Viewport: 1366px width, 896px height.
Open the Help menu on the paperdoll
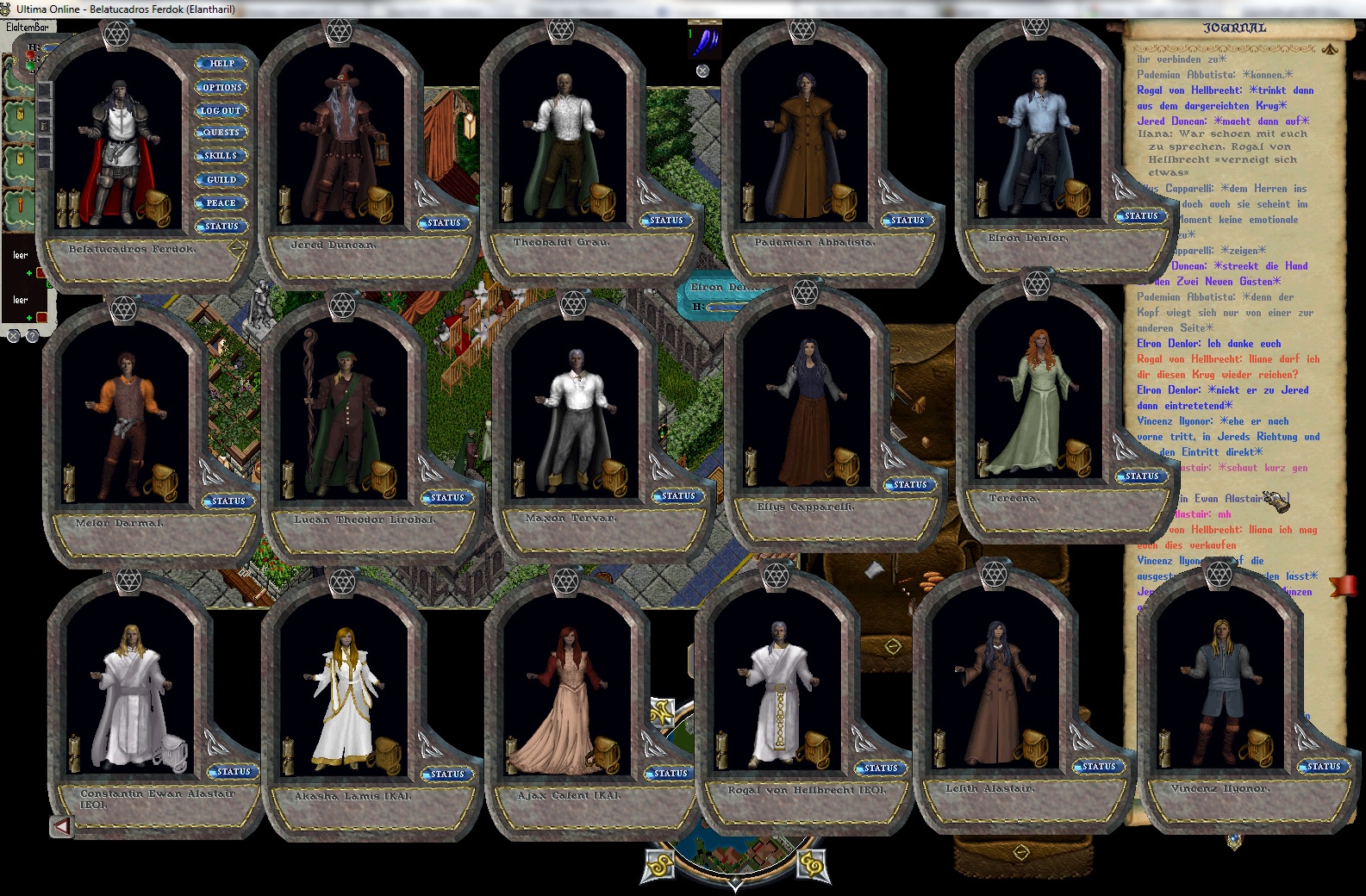221,64
